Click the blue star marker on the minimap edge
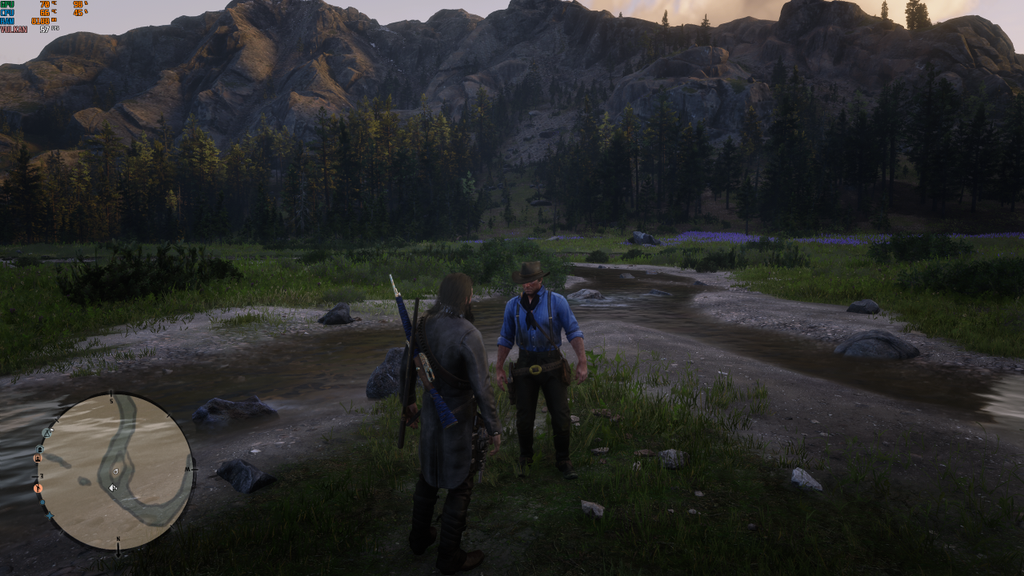Viewport: 1024px width, 576px height. click(50, 516)
